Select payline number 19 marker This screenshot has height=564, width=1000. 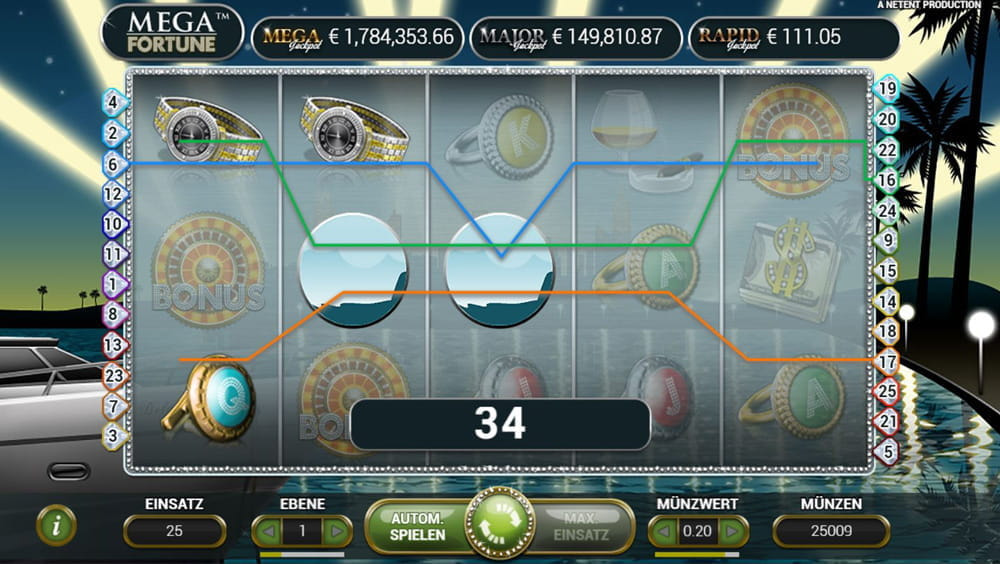[886, 88]
